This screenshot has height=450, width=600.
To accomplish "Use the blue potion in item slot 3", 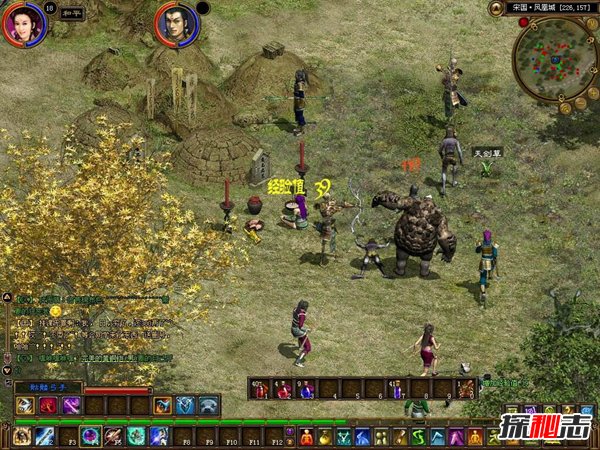I will coord(306,389).
